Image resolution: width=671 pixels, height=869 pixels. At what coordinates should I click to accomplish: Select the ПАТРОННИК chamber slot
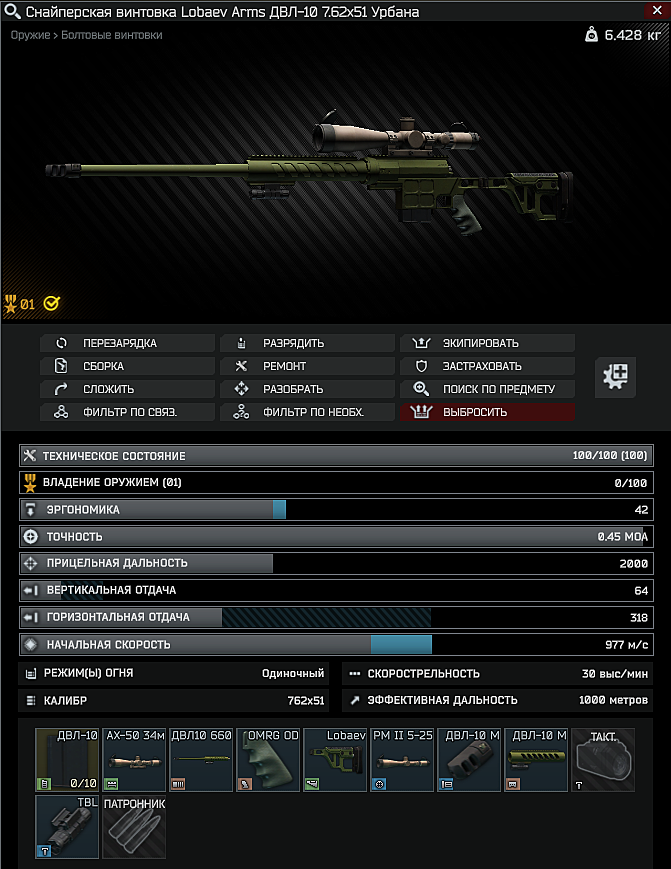pos(134,827)
